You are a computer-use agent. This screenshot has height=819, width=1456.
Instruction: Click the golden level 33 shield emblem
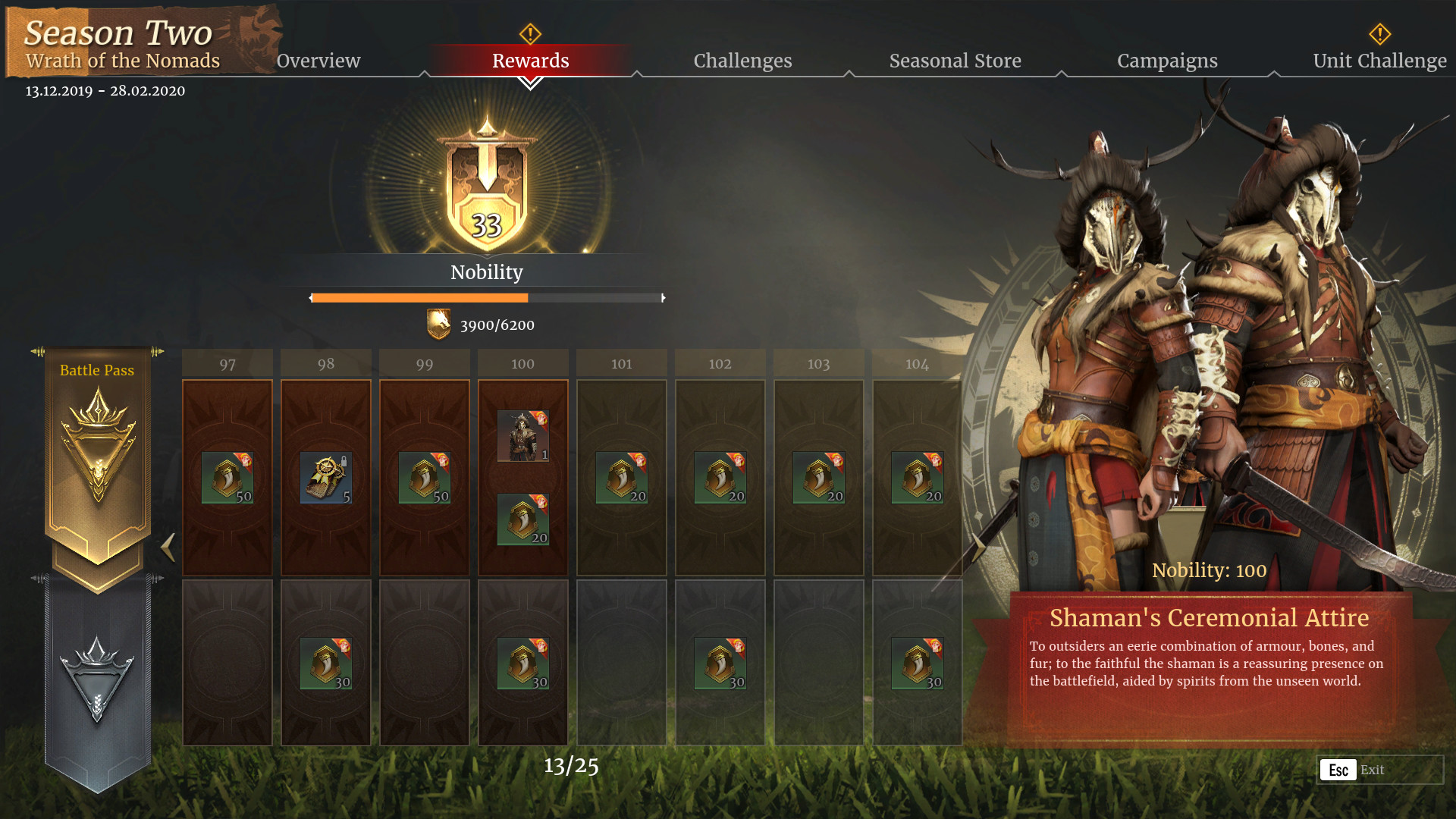tap(486, 190)
